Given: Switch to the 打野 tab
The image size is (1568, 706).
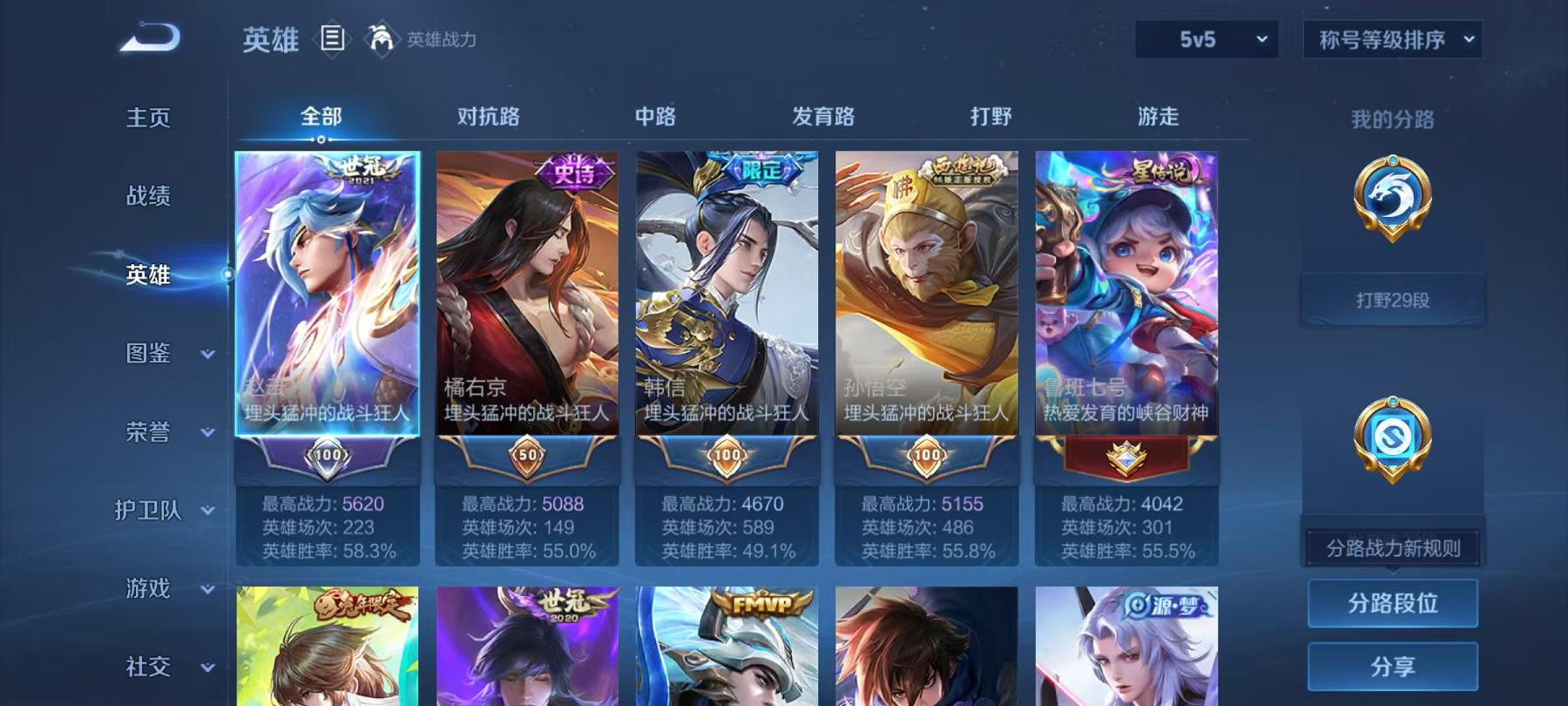Looking at the screenshot, I should tap(989, 116).
